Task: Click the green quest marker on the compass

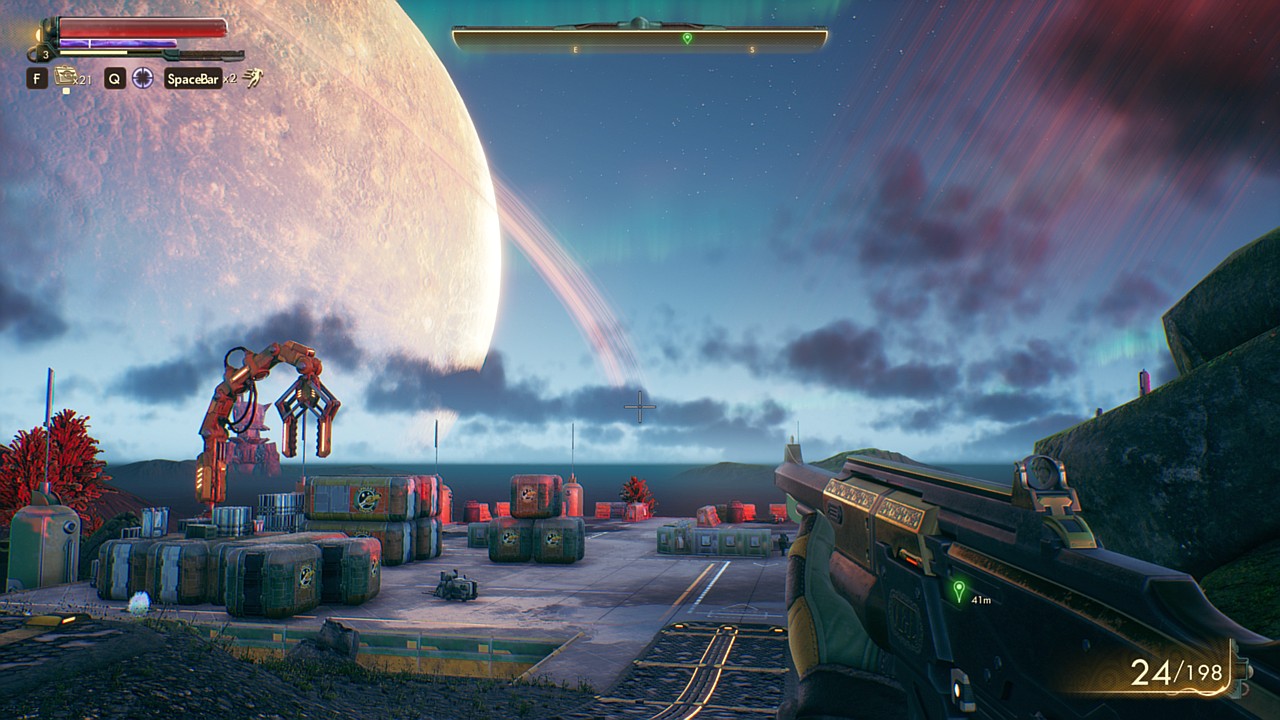Action: 687,38
